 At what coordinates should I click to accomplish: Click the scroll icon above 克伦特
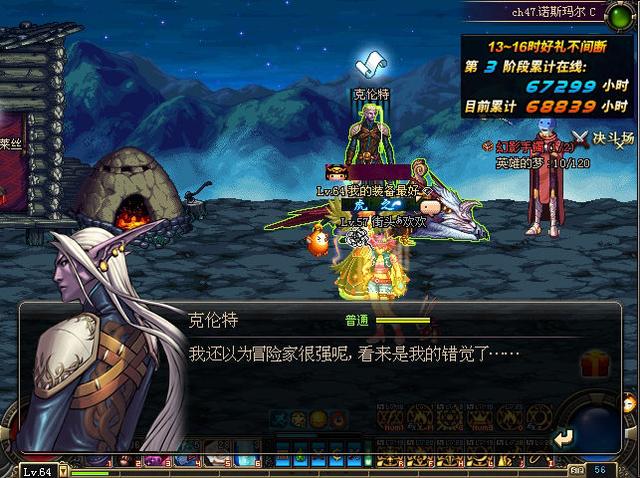pyautogui.click(x=372, y=66)
